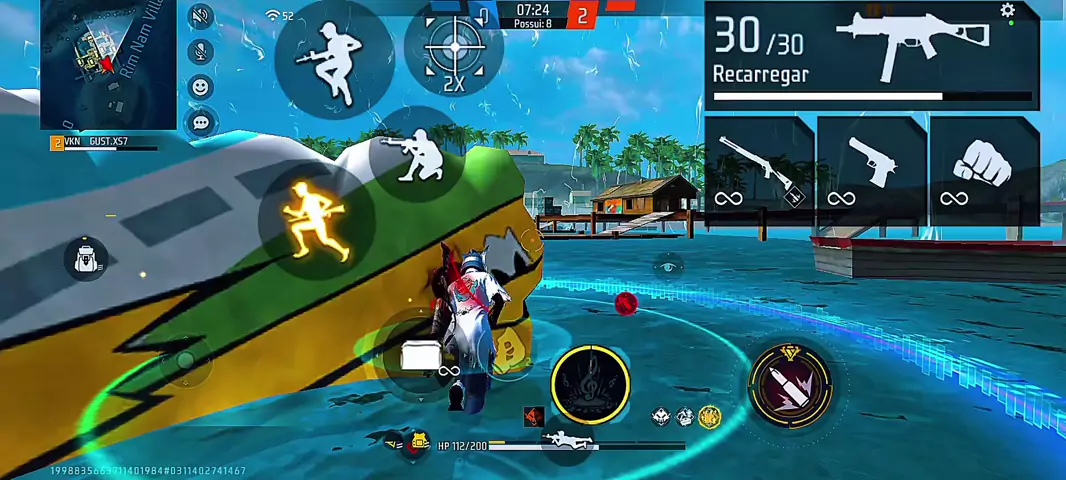Tap the prone stance button
Image resolution: width=1066 pixels, height=480 pixels.
pos(567,440)
